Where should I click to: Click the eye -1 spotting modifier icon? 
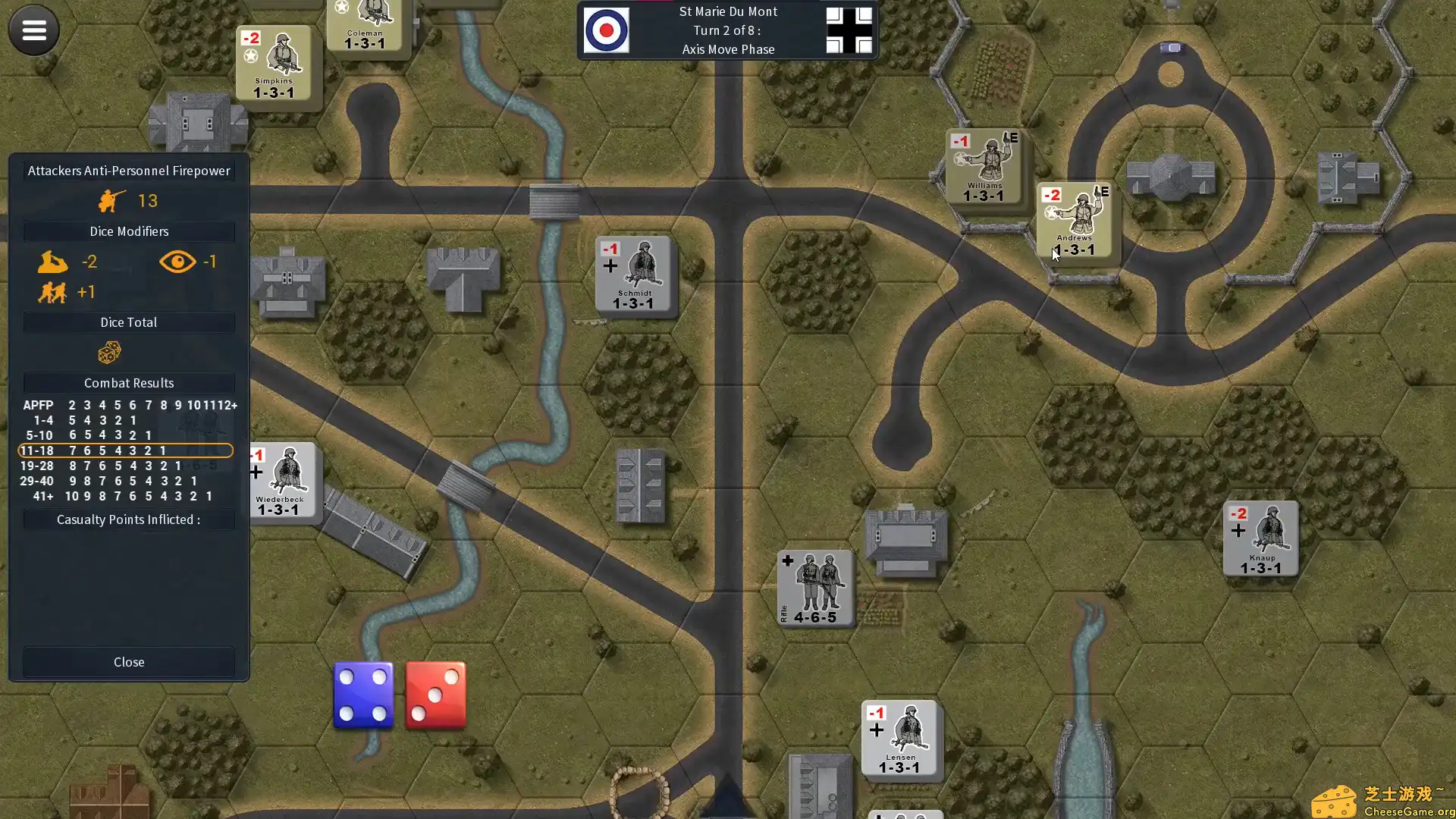(177, 261)
